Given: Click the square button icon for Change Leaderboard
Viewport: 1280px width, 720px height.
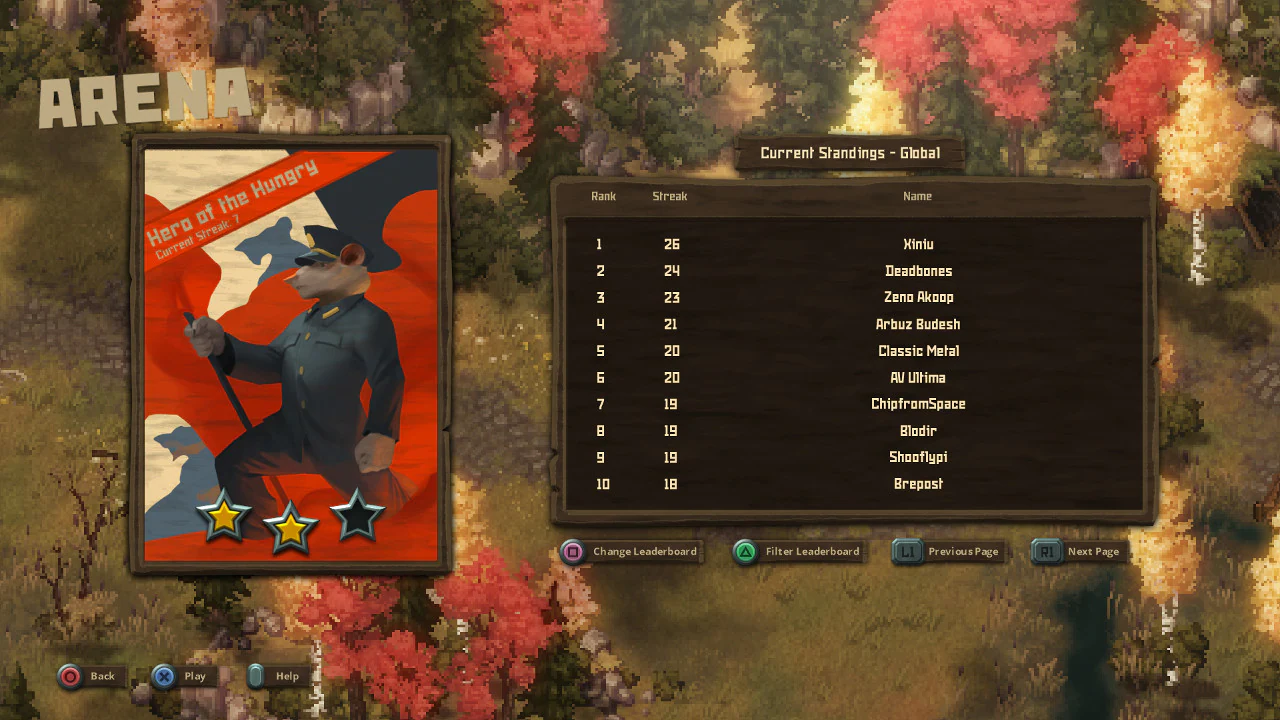Looking at the screenshot, I should 573,551.
